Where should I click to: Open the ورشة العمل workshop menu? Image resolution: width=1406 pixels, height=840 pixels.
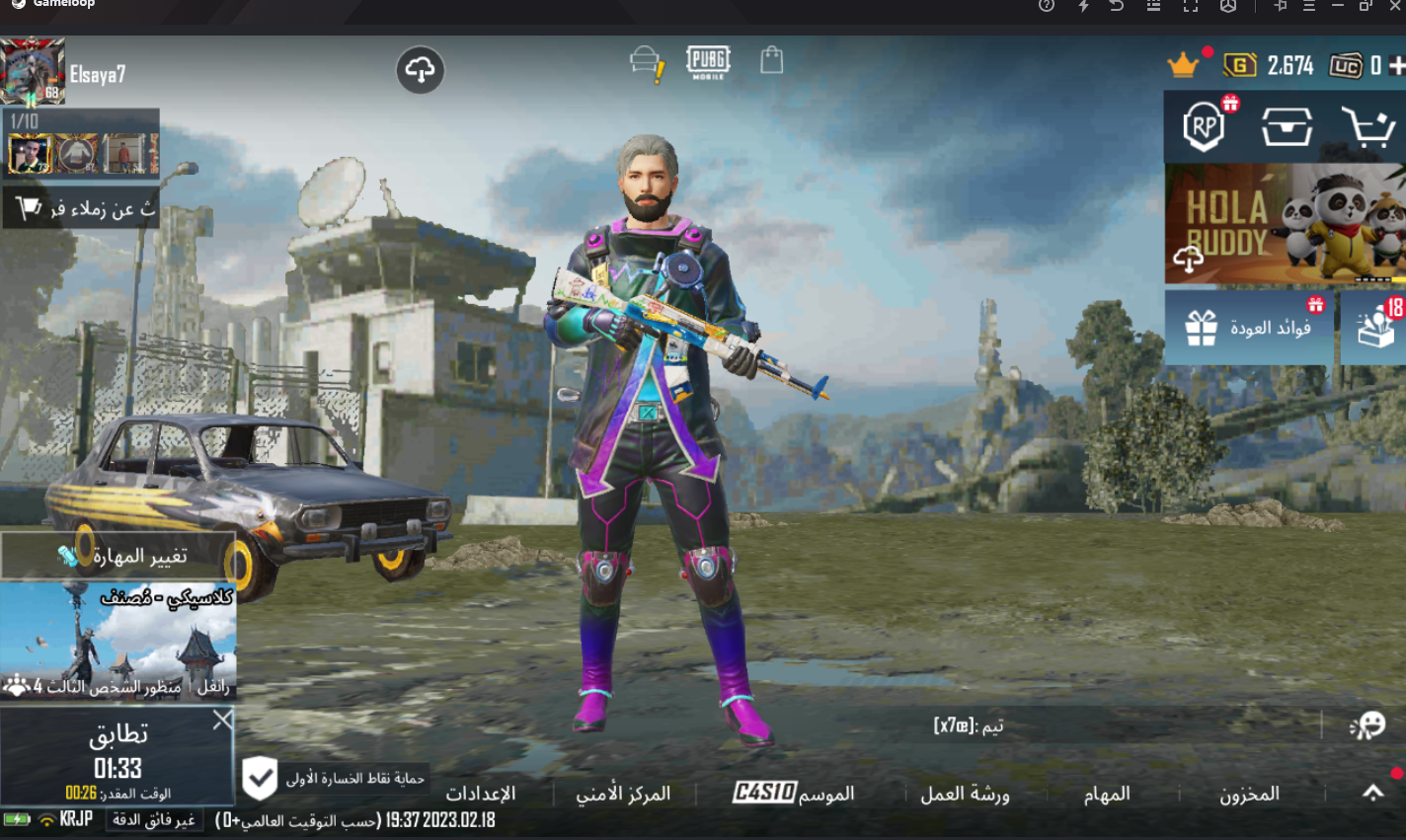click(965, 794)
